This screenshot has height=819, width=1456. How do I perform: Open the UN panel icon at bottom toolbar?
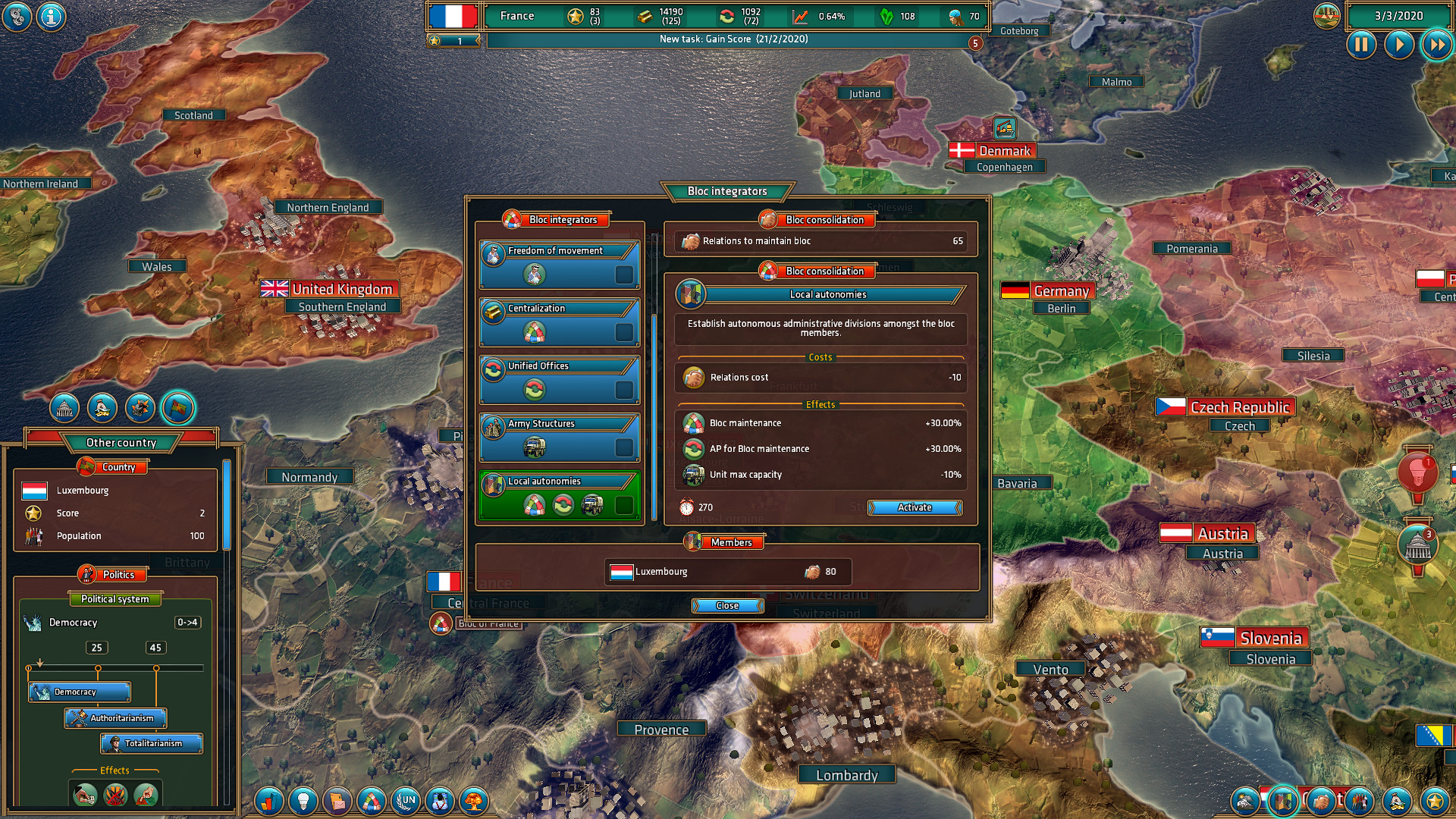tap(404, 802)
